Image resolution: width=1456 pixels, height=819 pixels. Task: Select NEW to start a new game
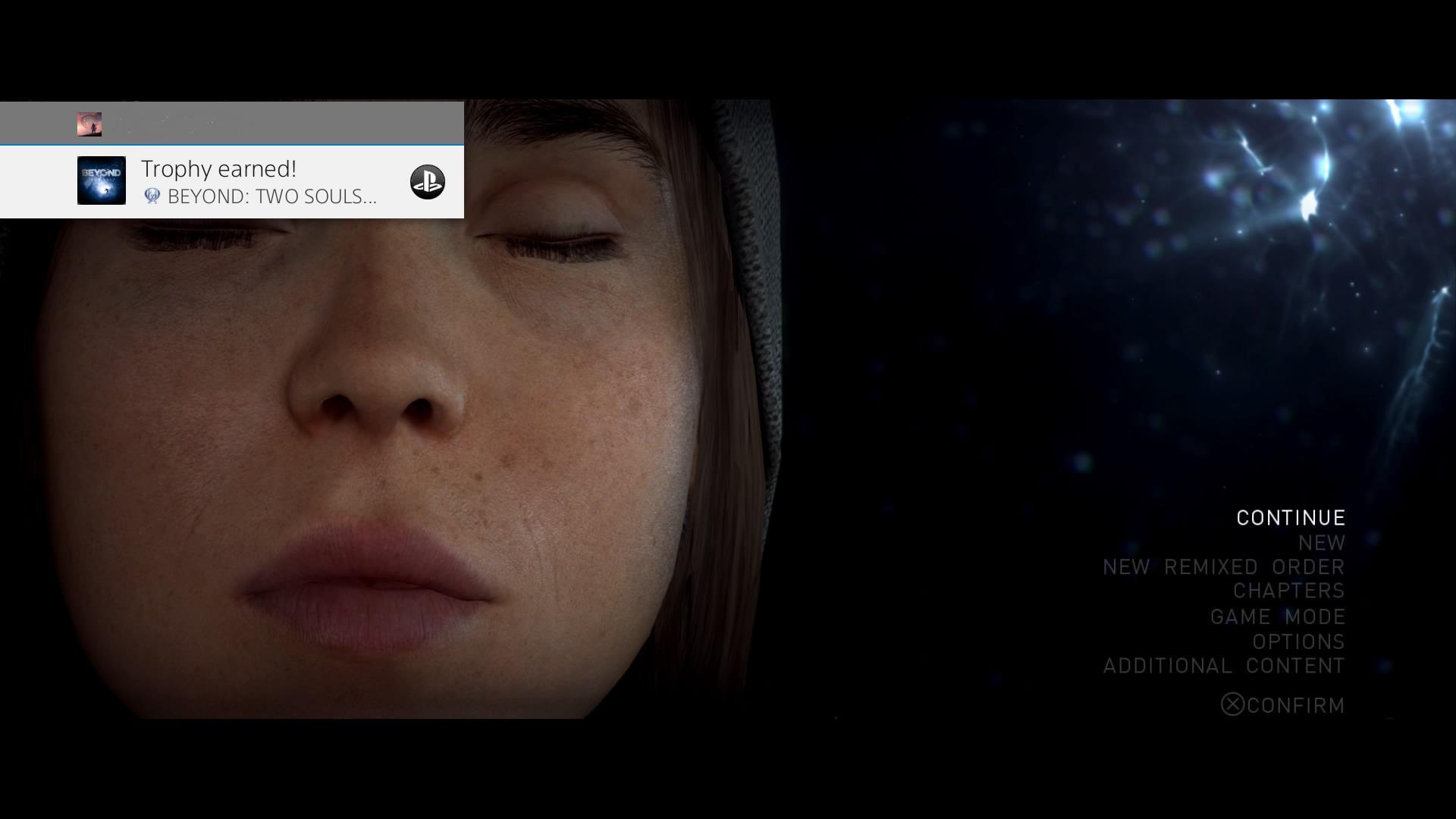pyautogui.click(x=1320, y=542)
